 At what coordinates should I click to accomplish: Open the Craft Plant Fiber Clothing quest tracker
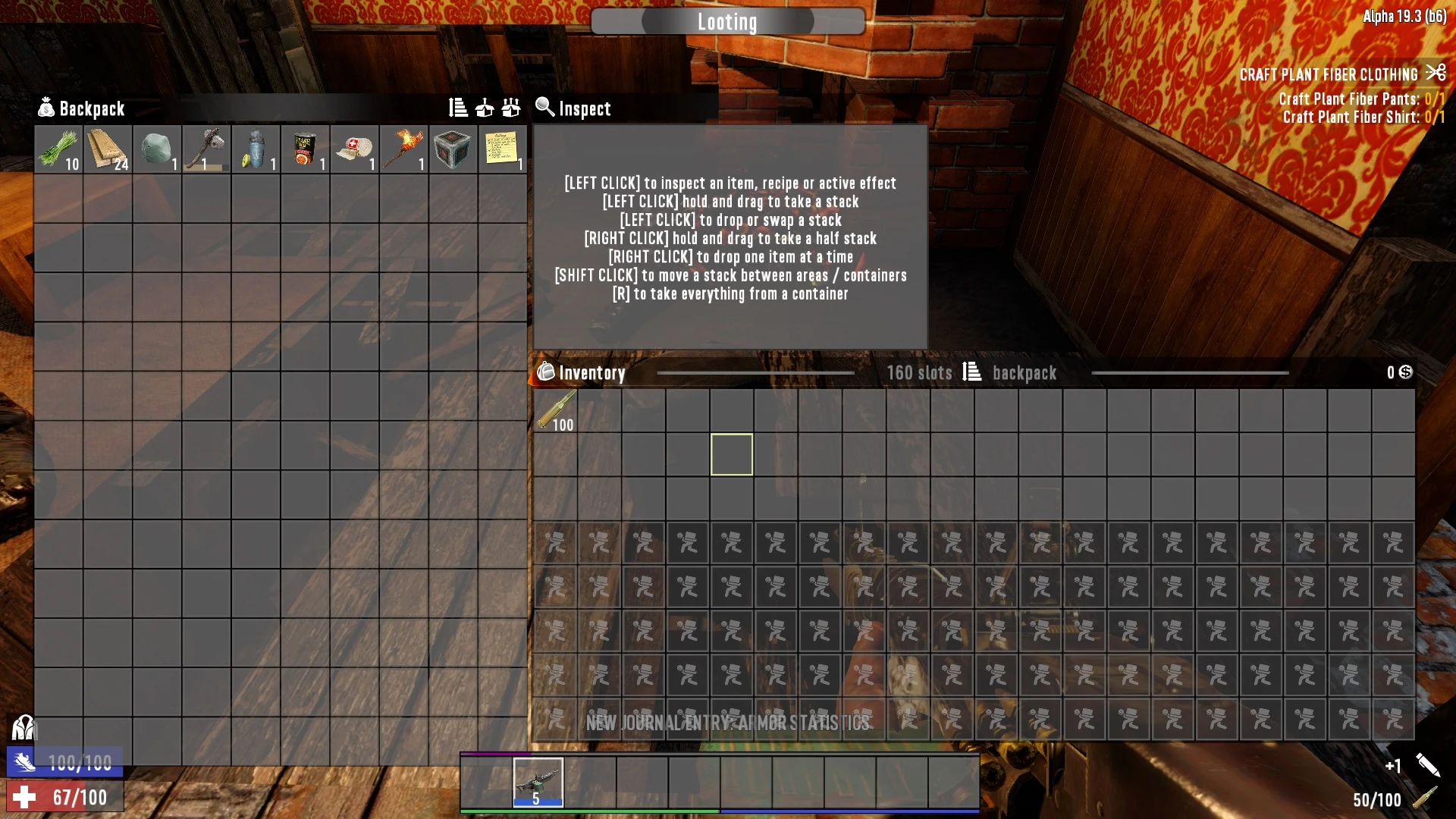pos(1329,74)
